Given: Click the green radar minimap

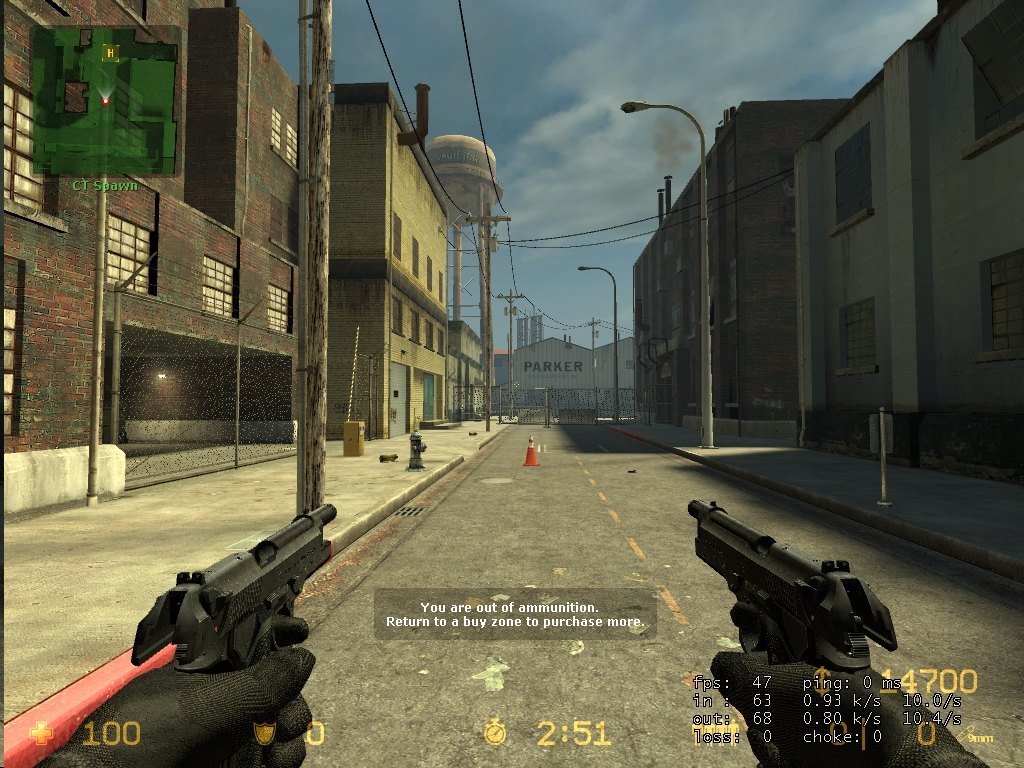Looking at the screenshot, I should 105,100.
